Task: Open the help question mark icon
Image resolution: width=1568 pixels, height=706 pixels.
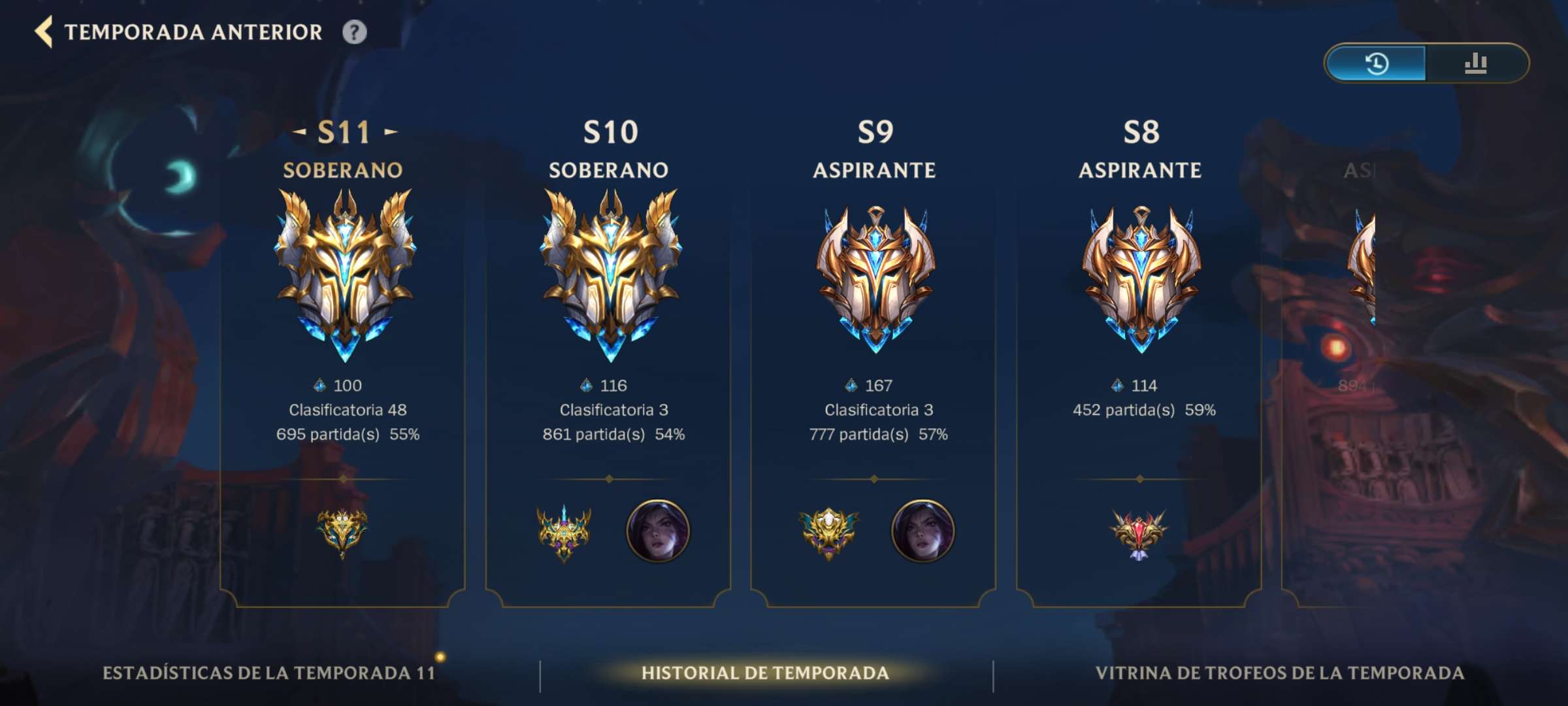Action: 353,30
